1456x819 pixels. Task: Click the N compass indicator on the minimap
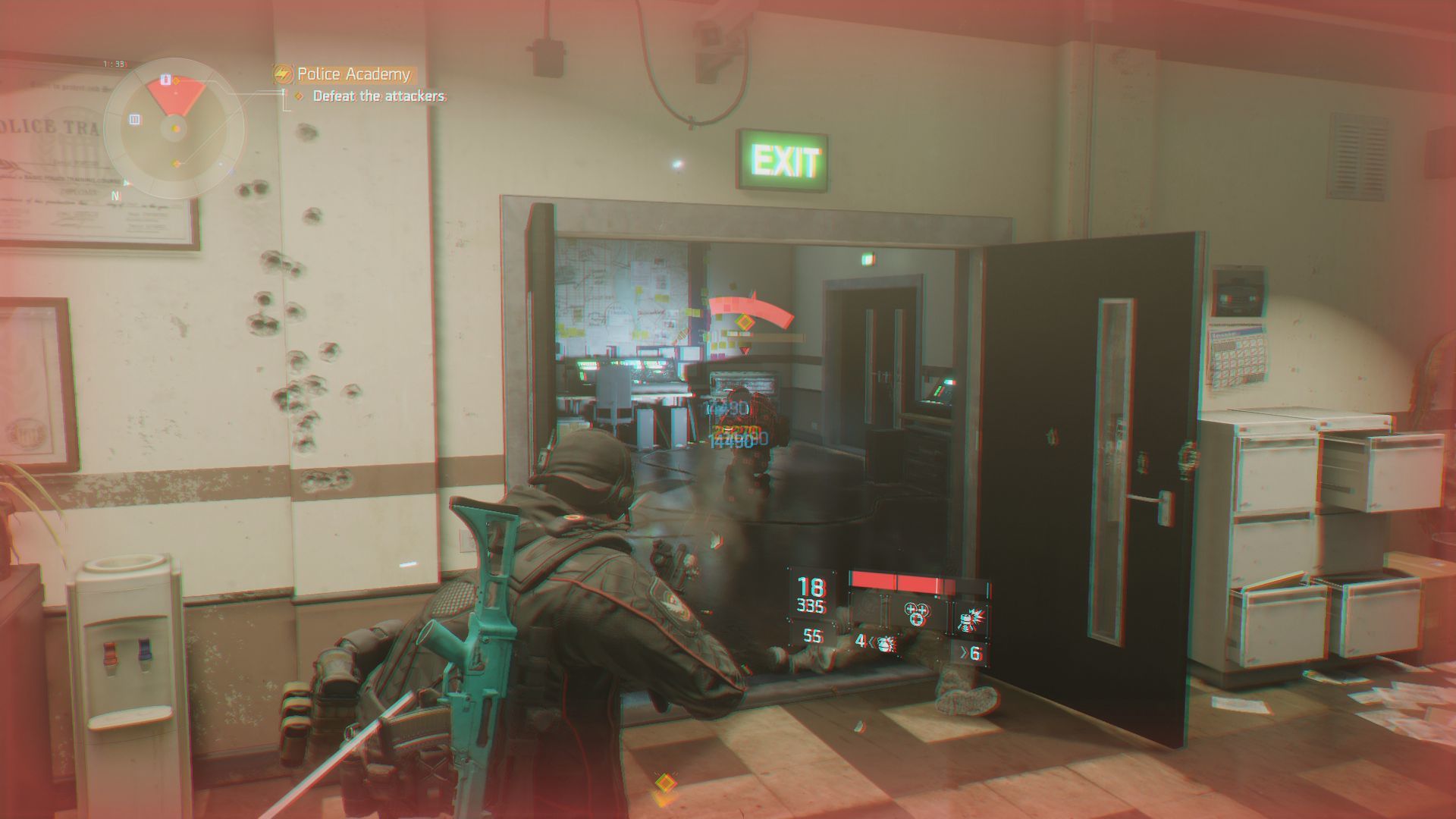click(x=116, y=194)
